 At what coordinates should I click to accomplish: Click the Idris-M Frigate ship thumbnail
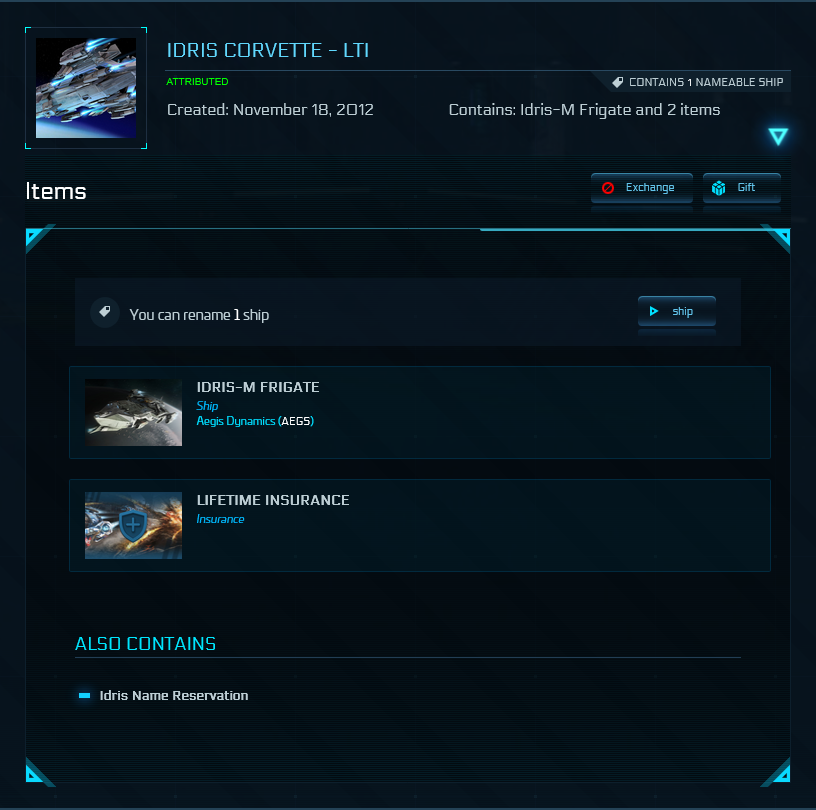[x=133, y=412]
